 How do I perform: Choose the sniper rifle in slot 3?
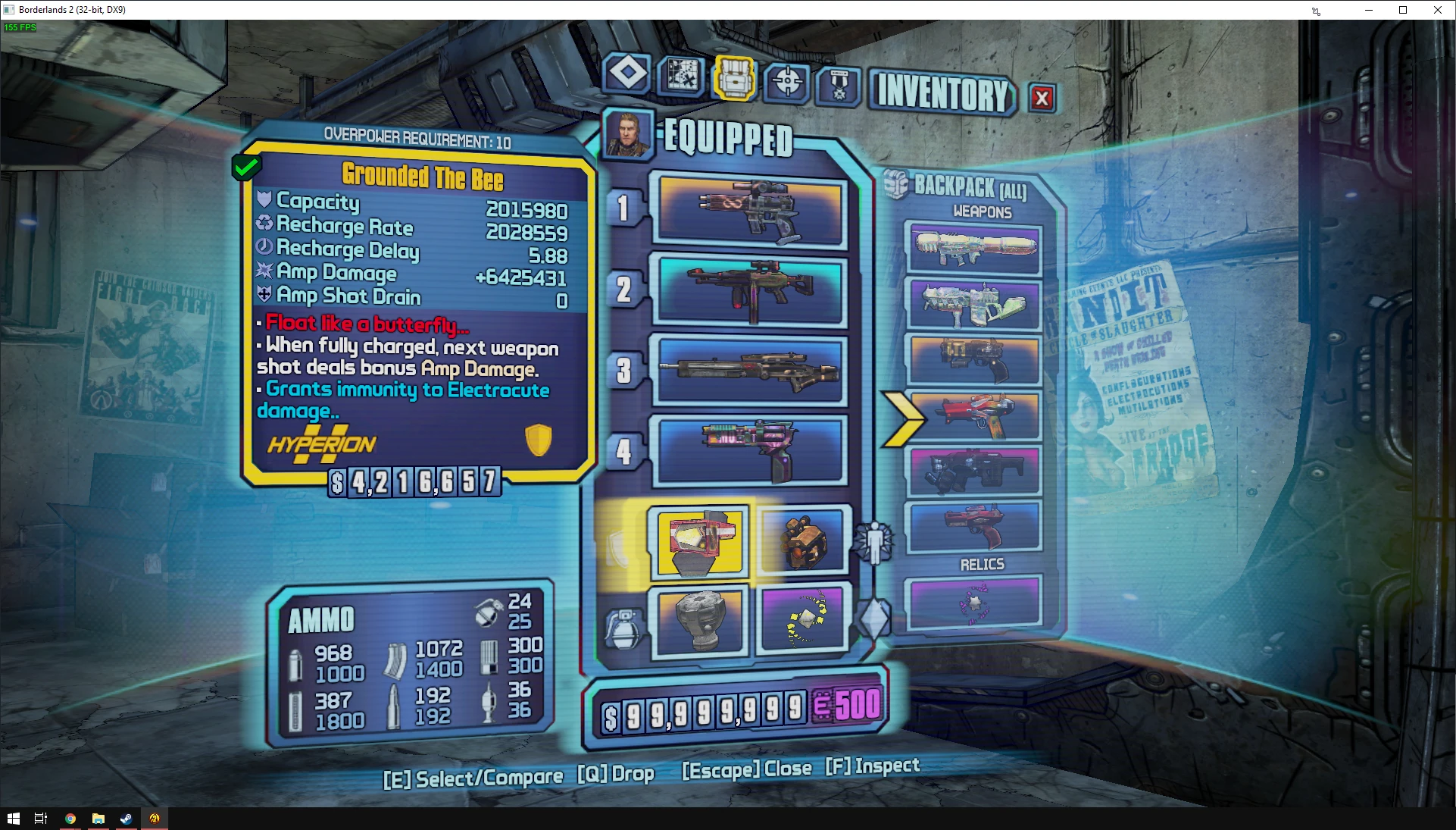point(750,371)
